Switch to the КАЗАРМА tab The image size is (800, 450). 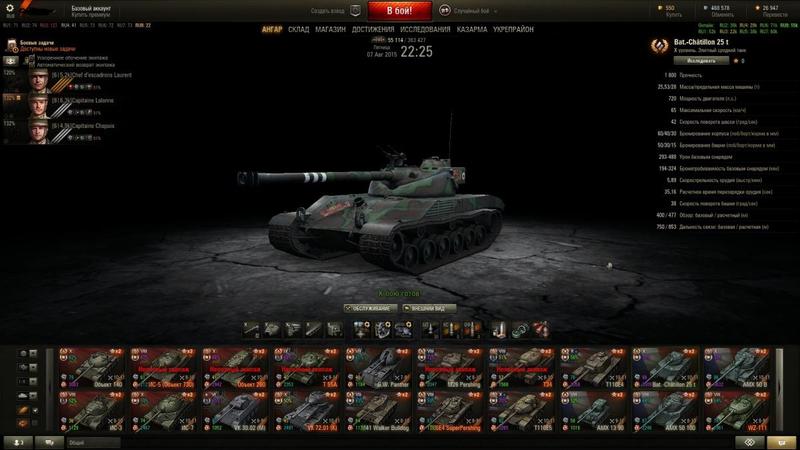click(472, 30)
